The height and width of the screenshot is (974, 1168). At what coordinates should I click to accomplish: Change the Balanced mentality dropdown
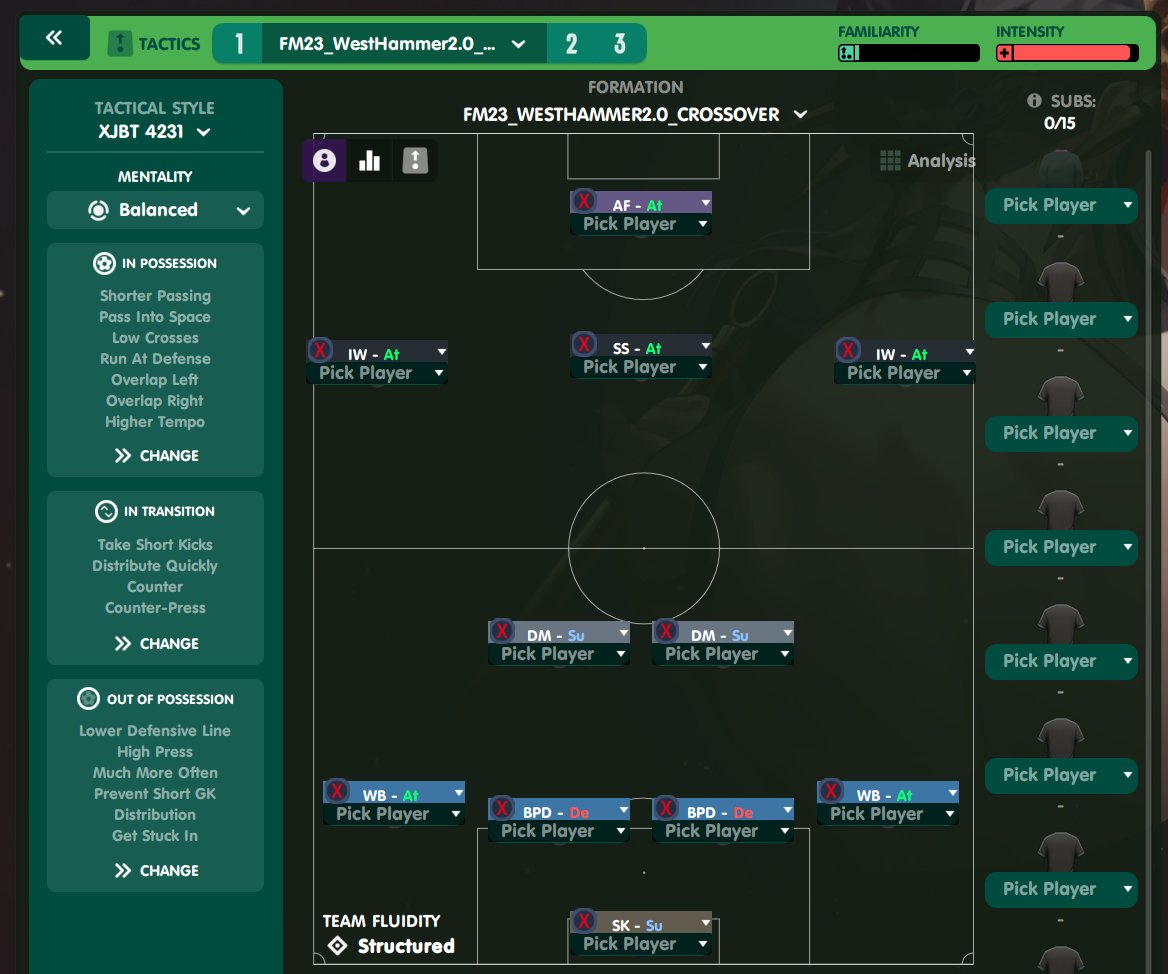tap(155, 210)
